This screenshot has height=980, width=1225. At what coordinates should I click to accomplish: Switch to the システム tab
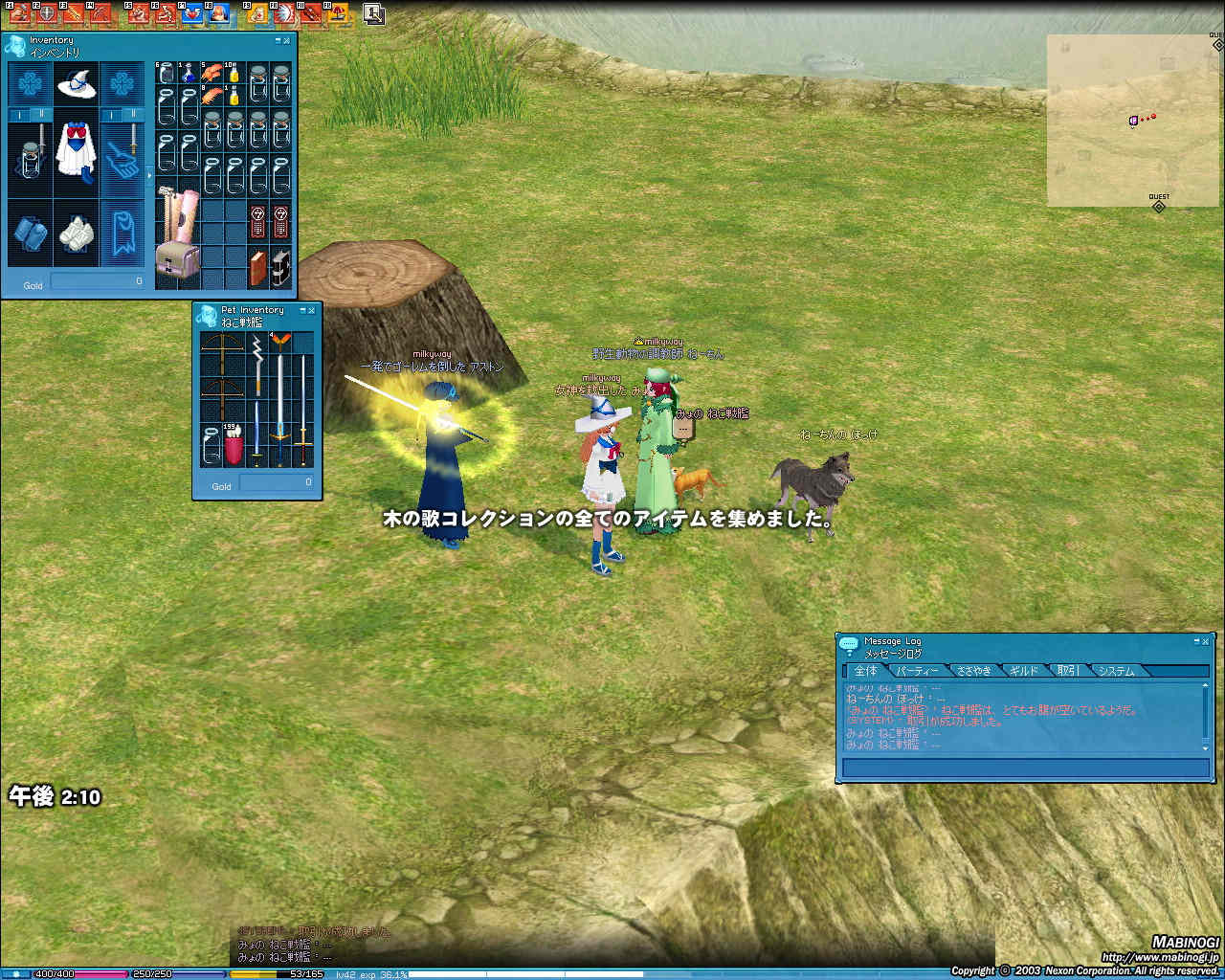1116,671
